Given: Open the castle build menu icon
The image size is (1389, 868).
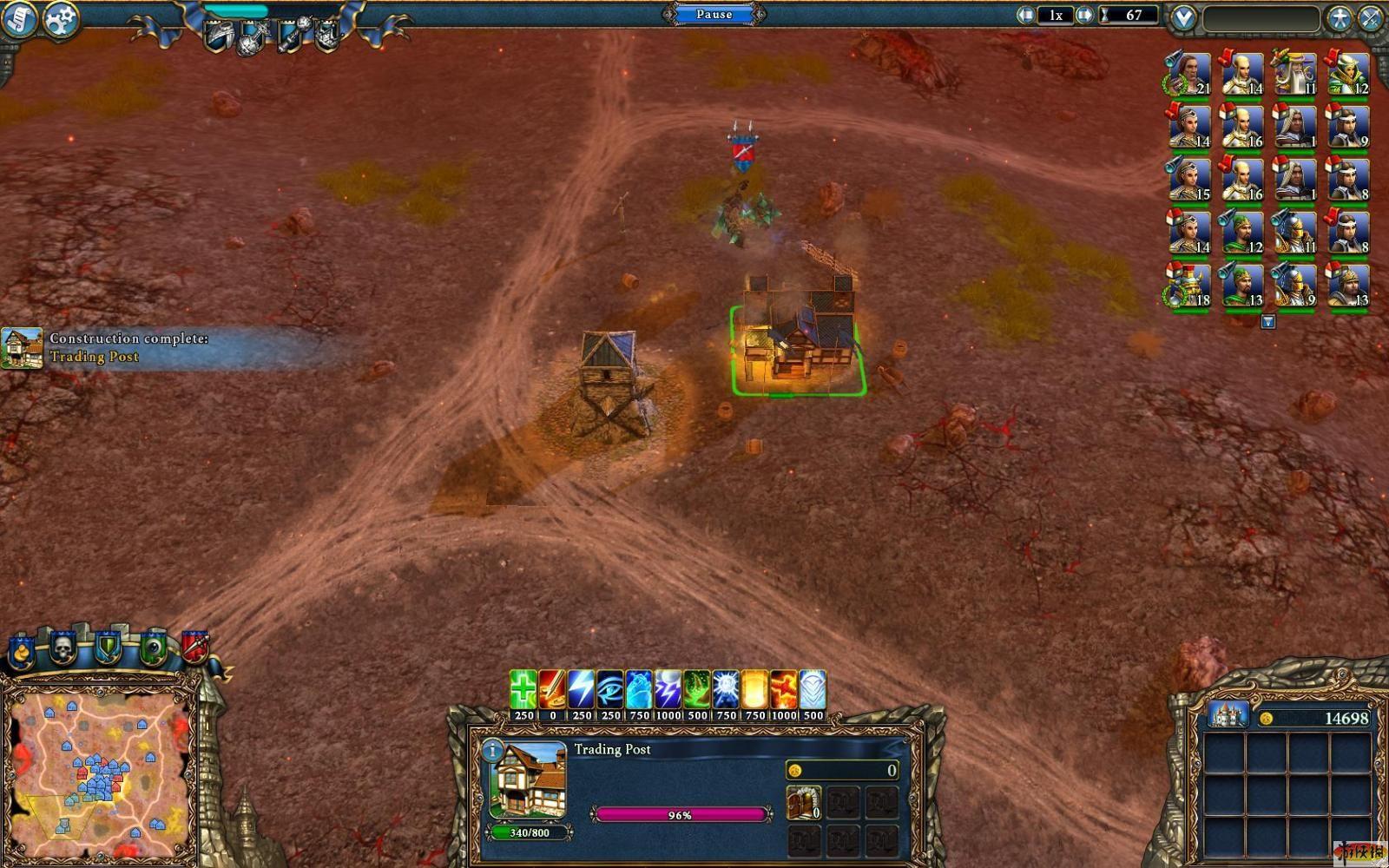Looking at the screenshot, I should 1228,715.
